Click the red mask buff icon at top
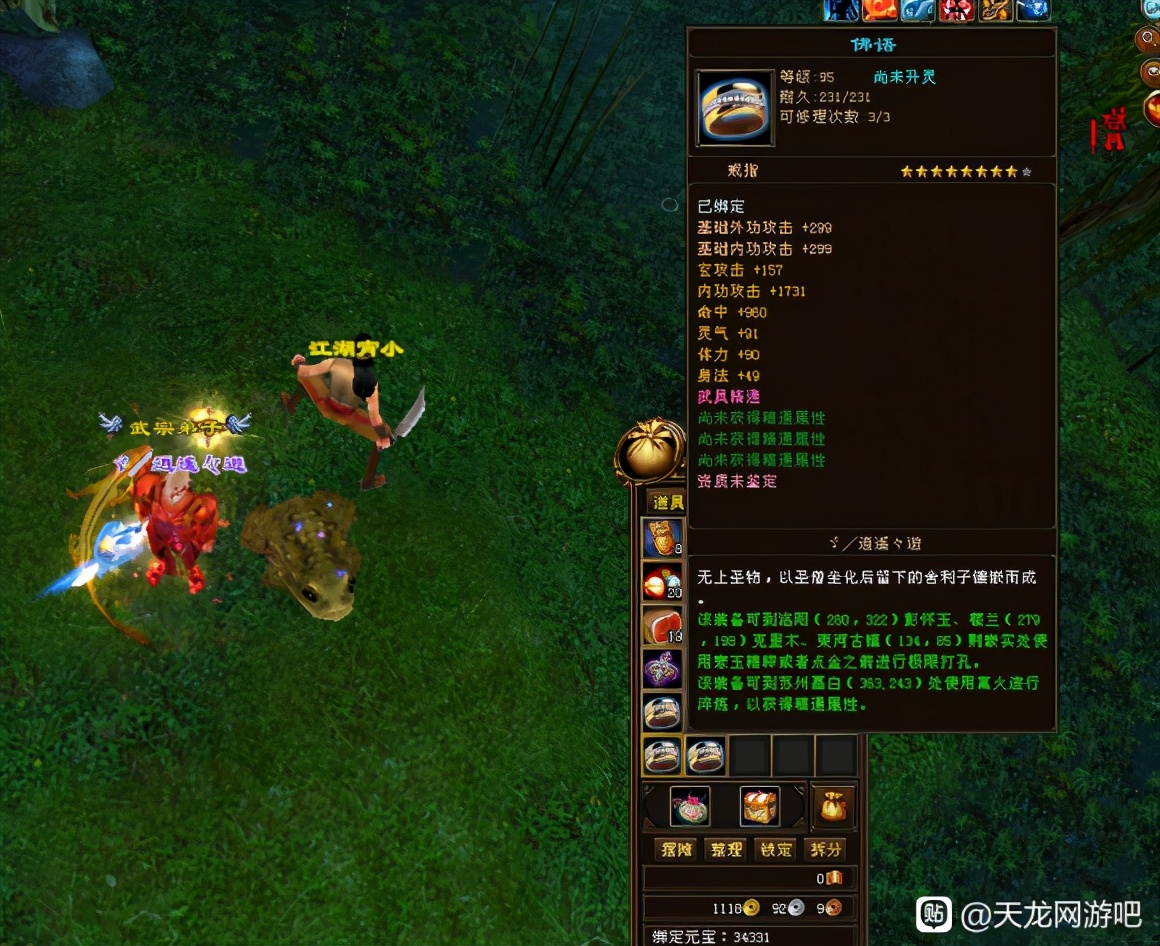Viewport: 1160px width, 946px height. tap(954, 9)
